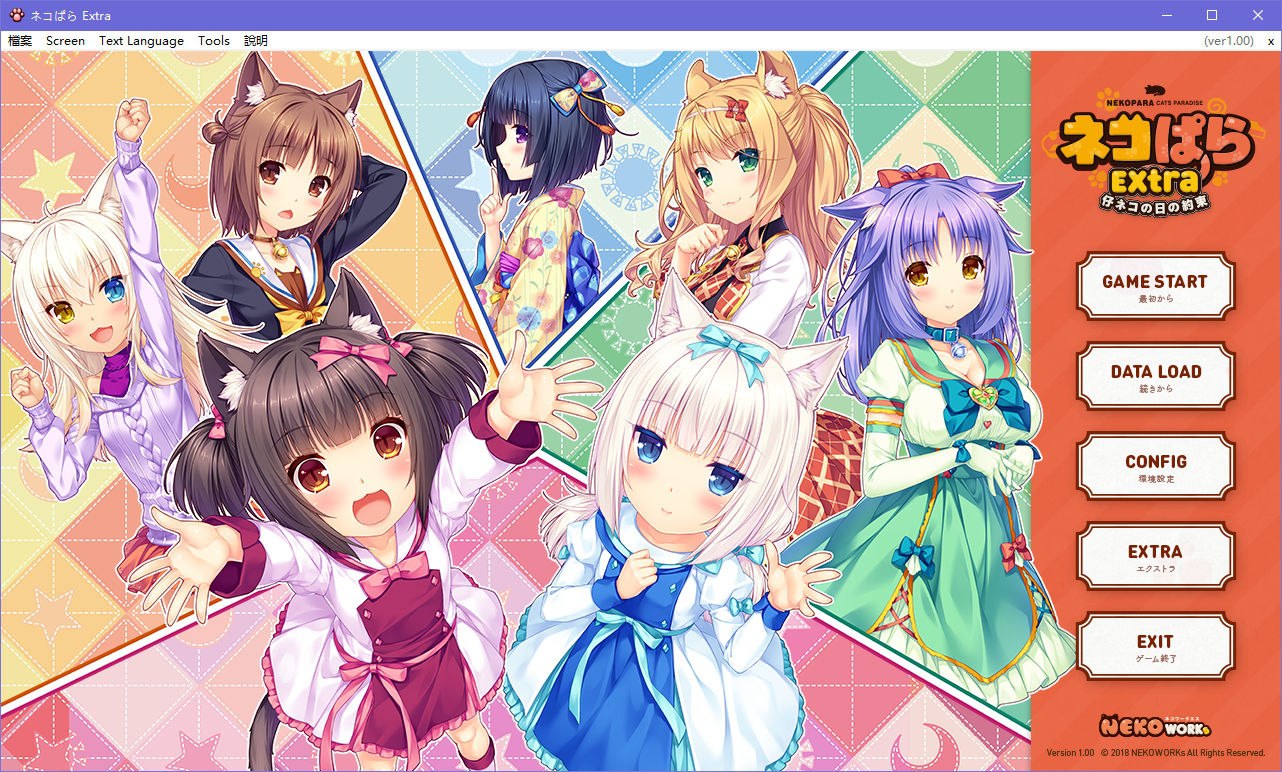Image resolution: width=1282 pixels, height=772 pixels.
Task: Open the Screen menu
Action: [64, 41]
